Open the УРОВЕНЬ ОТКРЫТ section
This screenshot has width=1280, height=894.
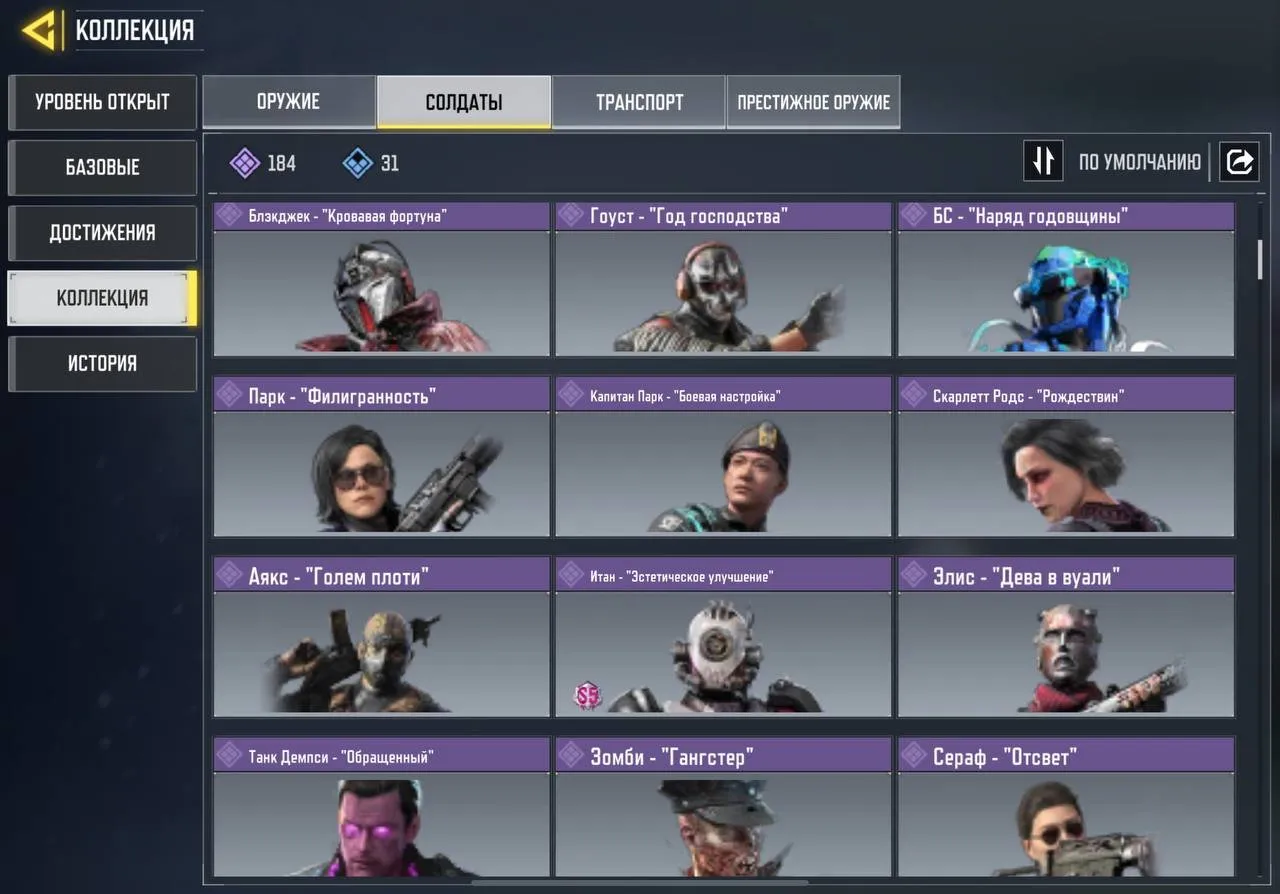pos(100,102)
